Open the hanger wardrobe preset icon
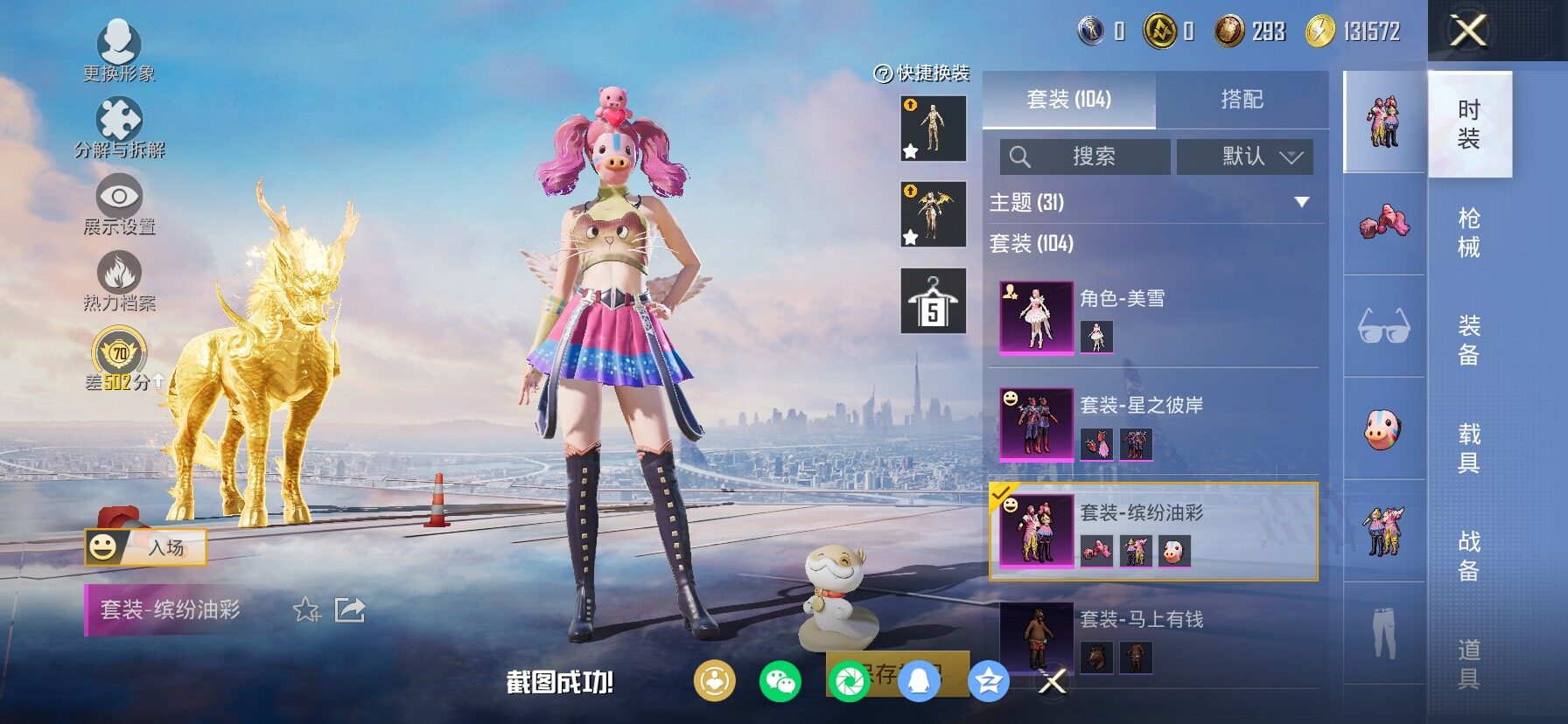 [x=933, y=302]
